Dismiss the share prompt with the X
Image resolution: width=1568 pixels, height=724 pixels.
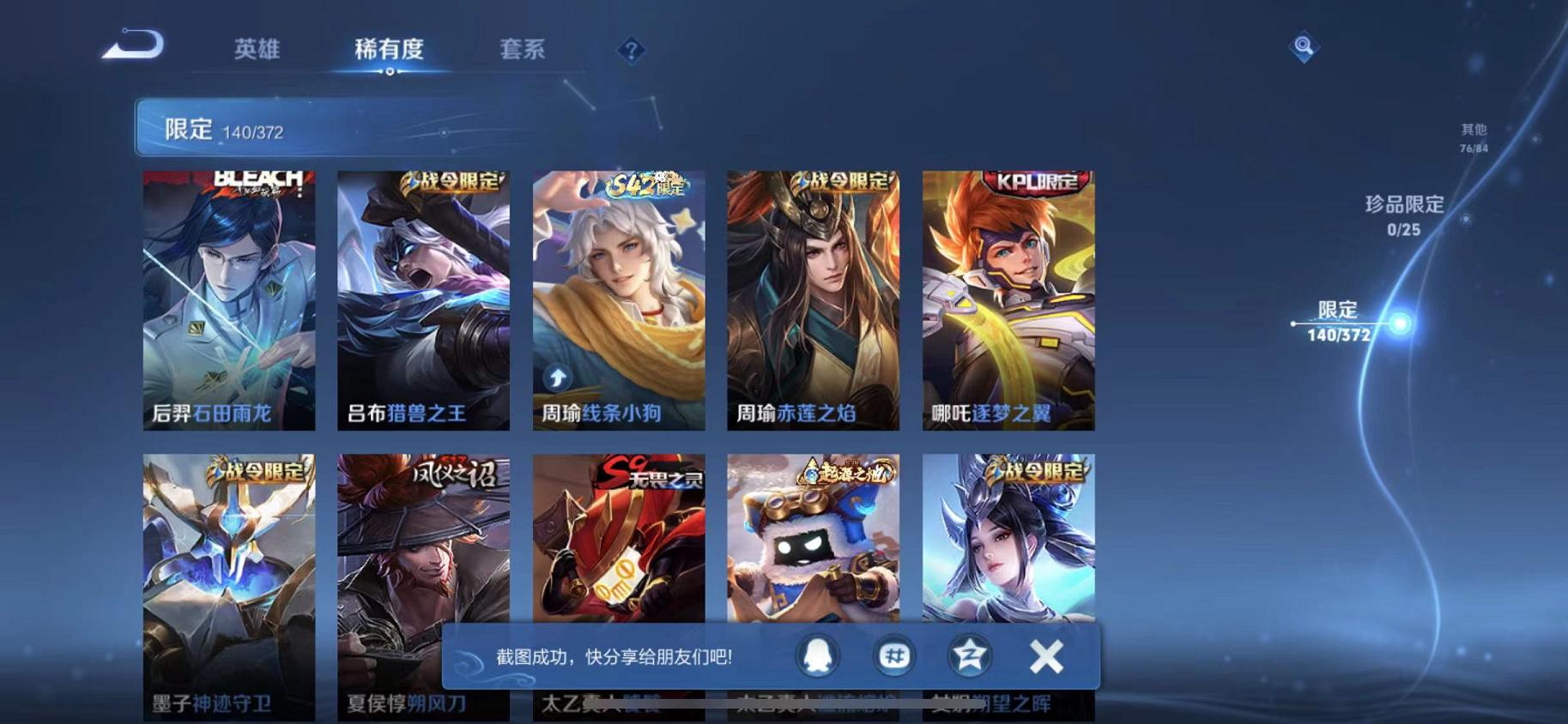1045,655
